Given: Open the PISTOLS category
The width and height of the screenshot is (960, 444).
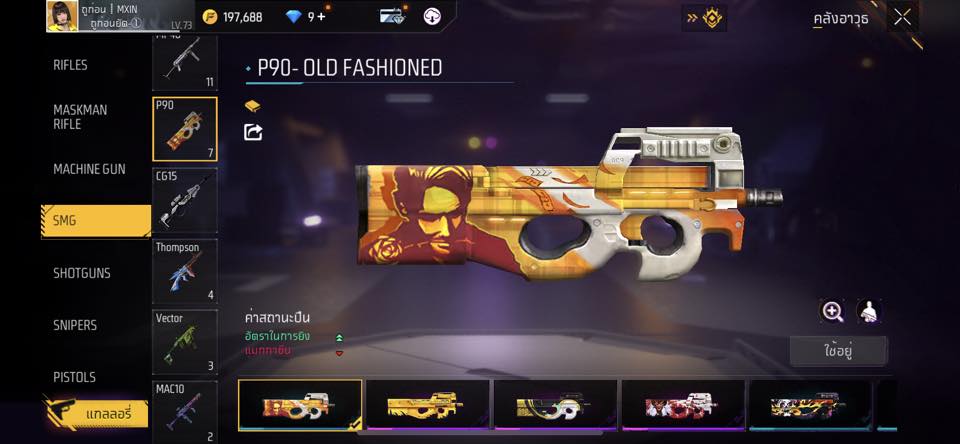Looking at the screenshot, I should point(75,377).
